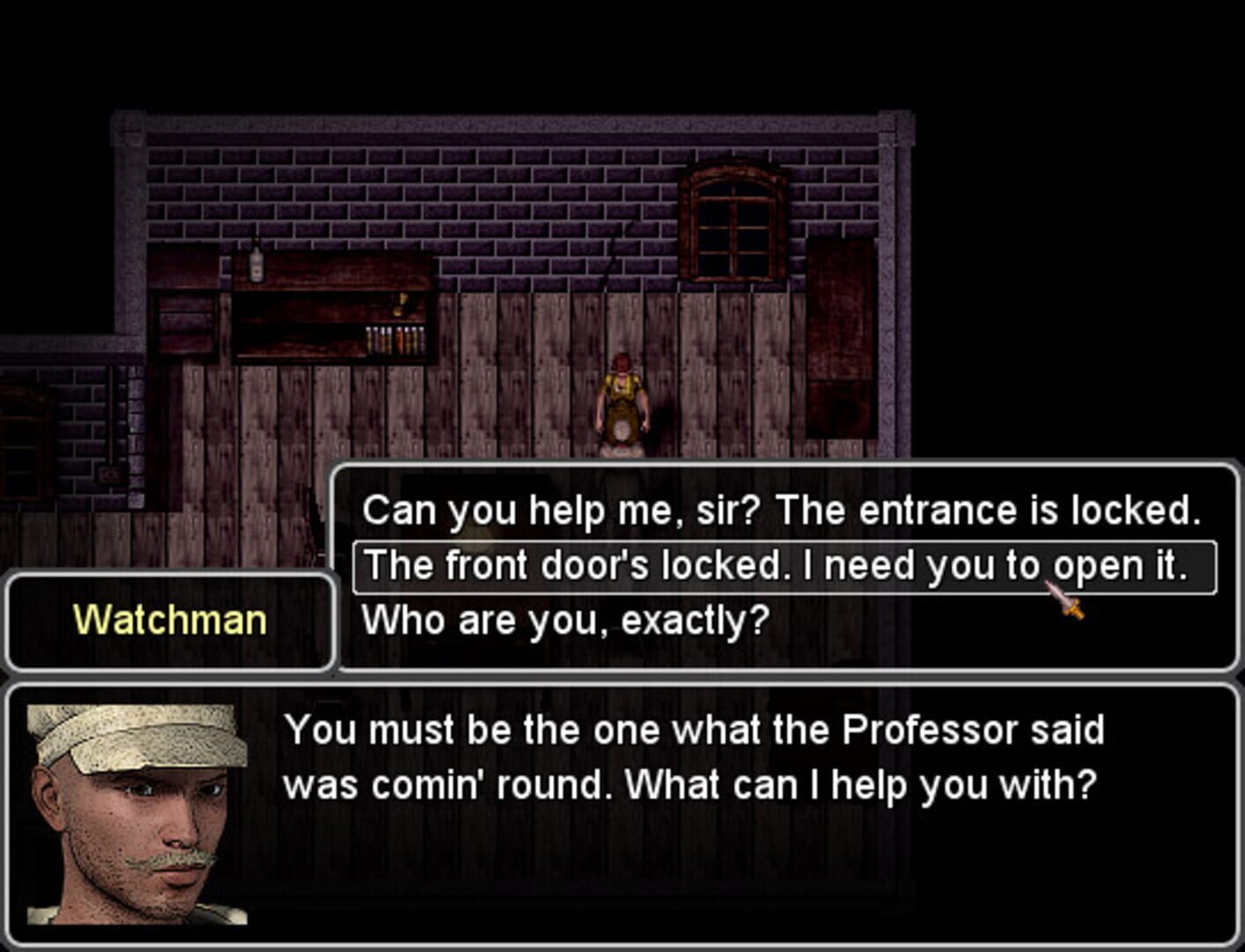The width and height of the screenshot is (1245, 952).
Task: Click the player character sprite
Action: 623,401
